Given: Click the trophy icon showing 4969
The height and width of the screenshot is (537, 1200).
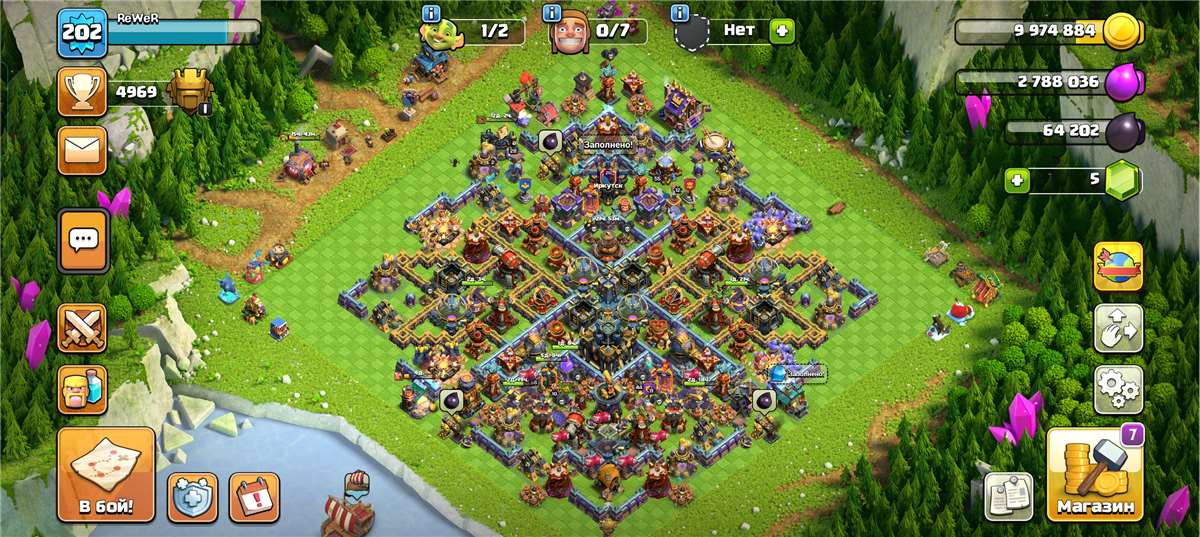Looking at the screenshot, I should coord(83,93).
